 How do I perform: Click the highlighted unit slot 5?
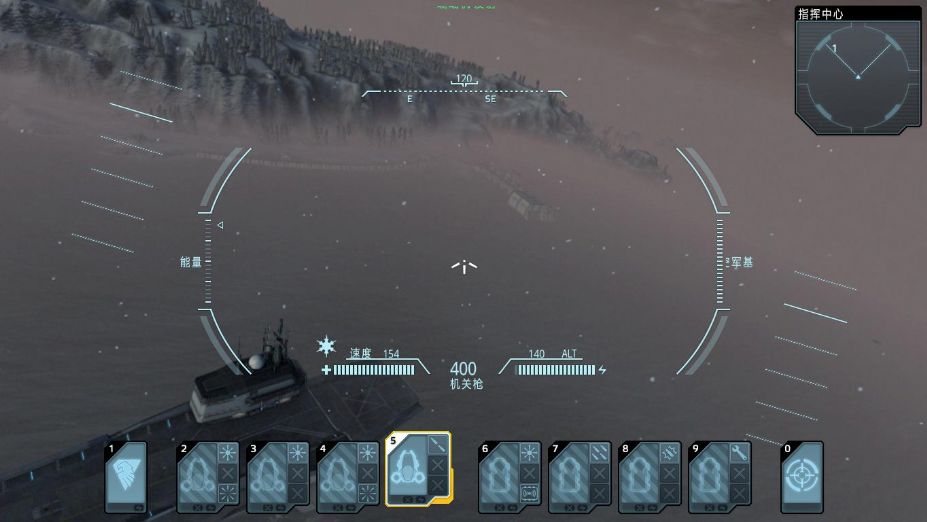[418, 469]
